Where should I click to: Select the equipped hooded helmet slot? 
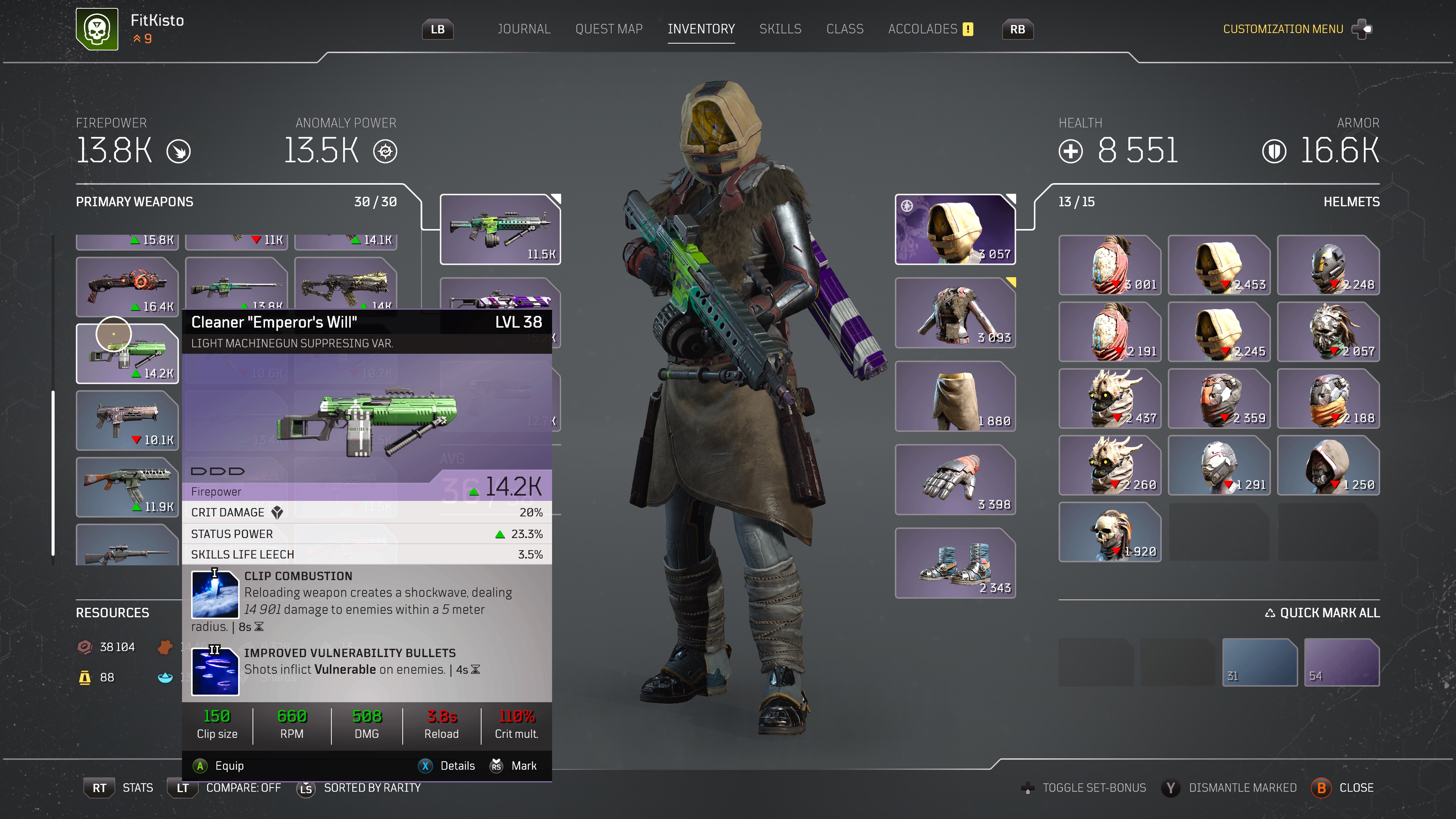[955, 229]
